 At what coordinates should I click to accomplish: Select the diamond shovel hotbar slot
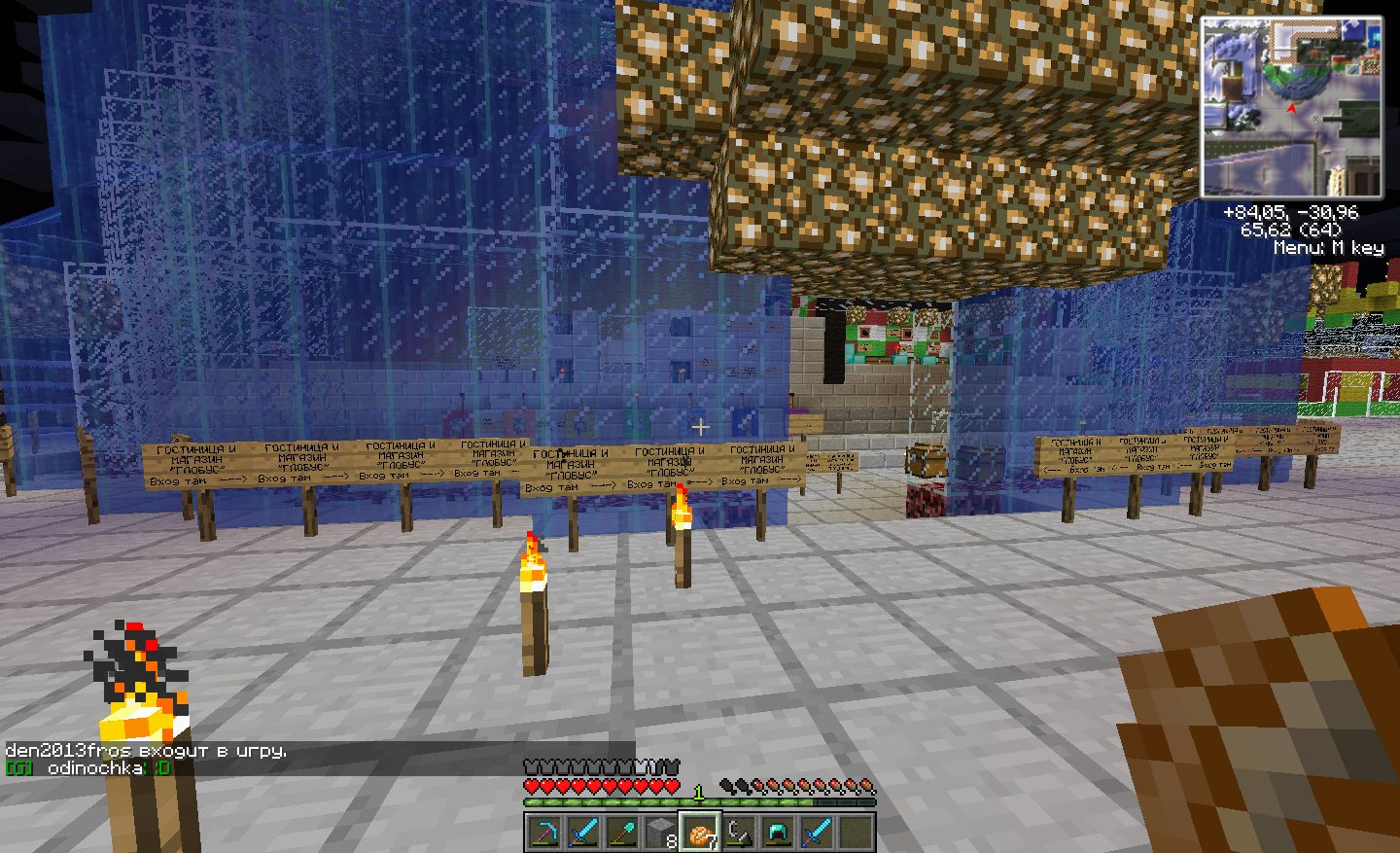pyautogui.click(x=622, y=833)
